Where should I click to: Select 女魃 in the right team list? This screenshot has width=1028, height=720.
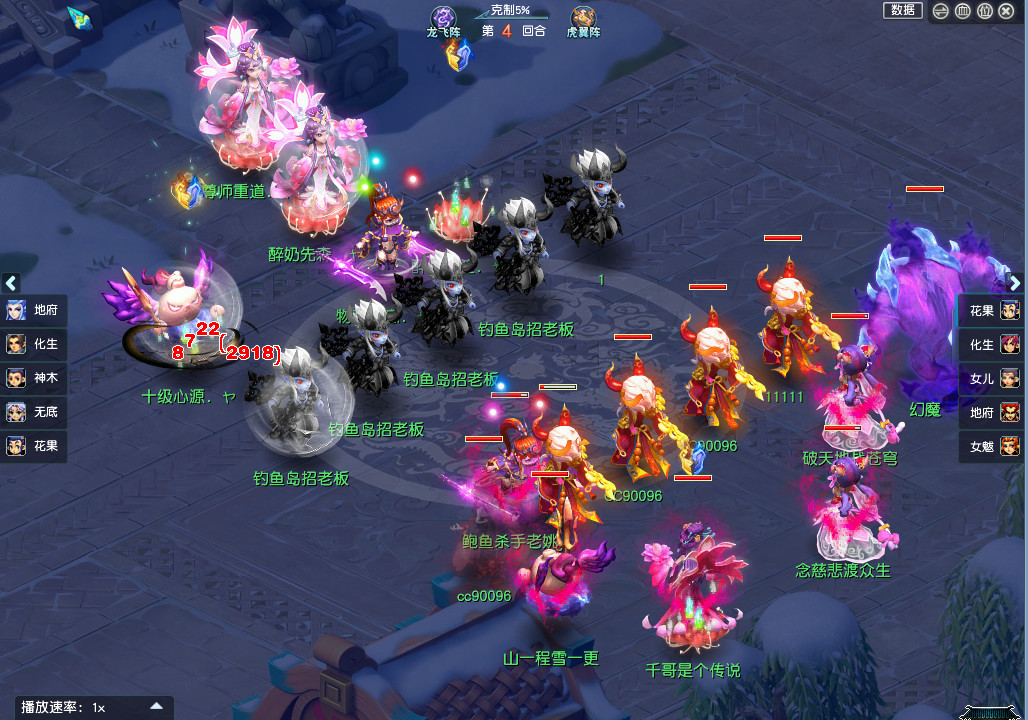992,446
